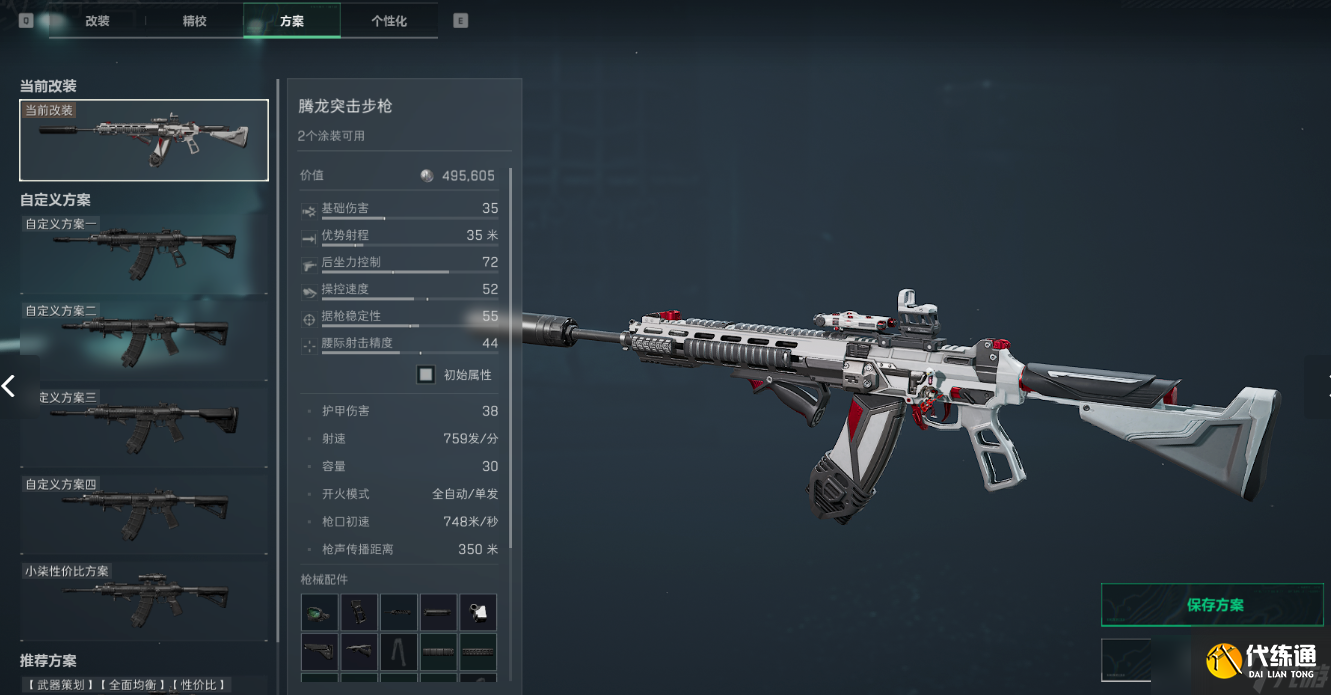Select the 当前改装 weapon thumbnail
This screenshot has height=695, width=1331.
point(144,140)
